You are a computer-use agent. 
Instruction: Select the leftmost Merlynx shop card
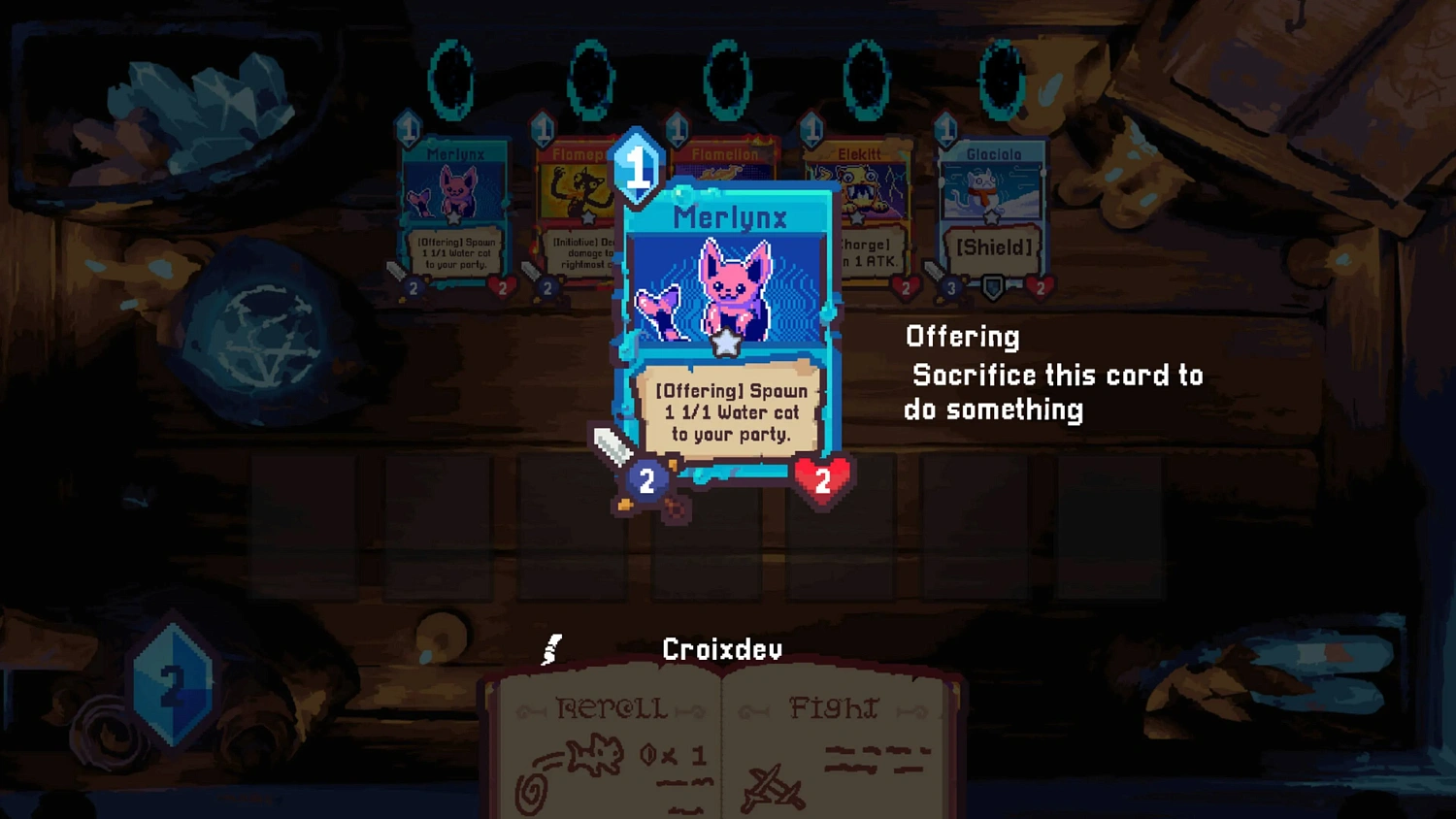pyautogui.click(x=456, y=213)
